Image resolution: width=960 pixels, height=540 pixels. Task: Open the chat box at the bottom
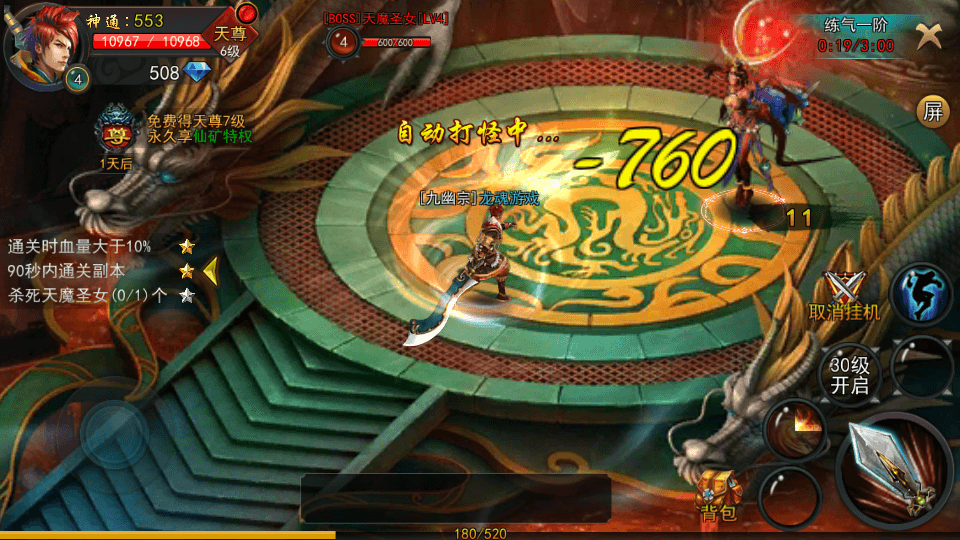455,498
